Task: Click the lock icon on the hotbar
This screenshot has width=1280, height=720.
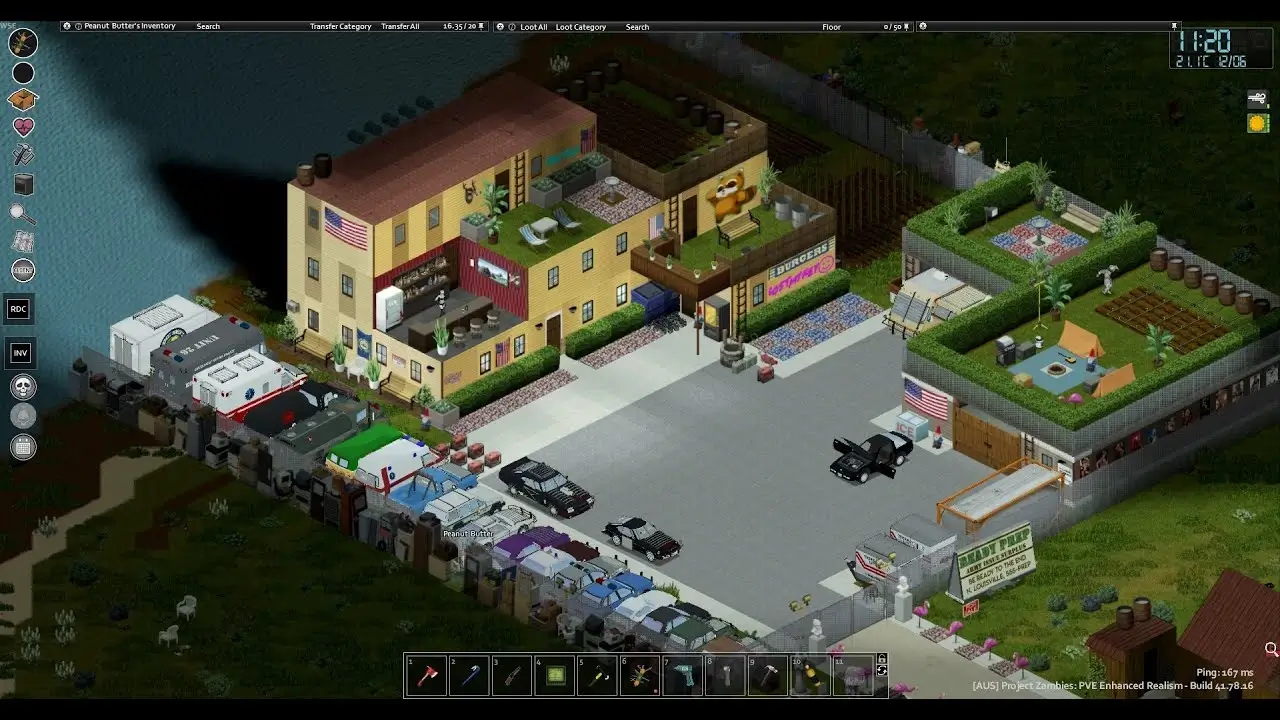Action: (884, 658)
